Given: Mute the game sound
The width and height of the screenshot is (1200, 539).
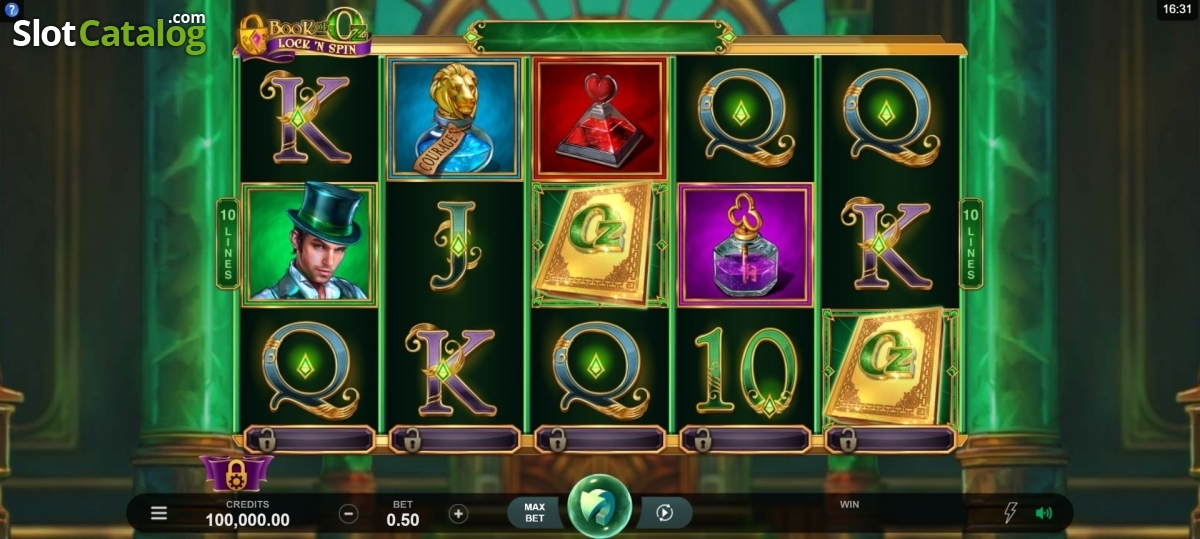Looking at the screenshot, I should pyautogui.click(x=1044, y=514).
